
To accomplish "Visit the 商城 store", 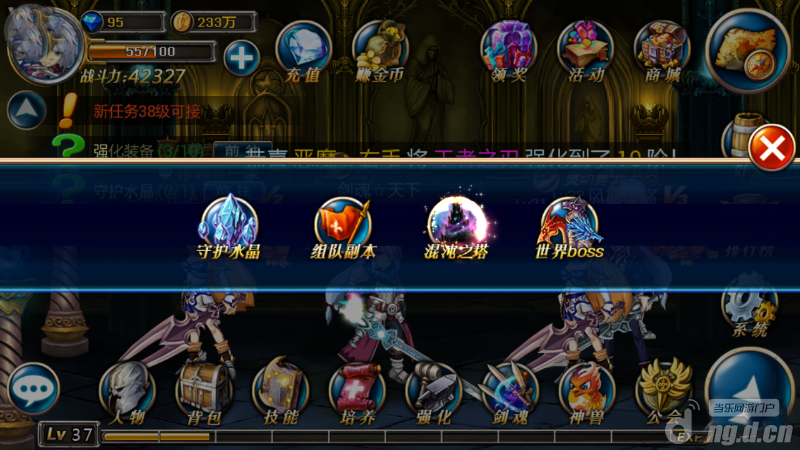I will coord(662,50).
